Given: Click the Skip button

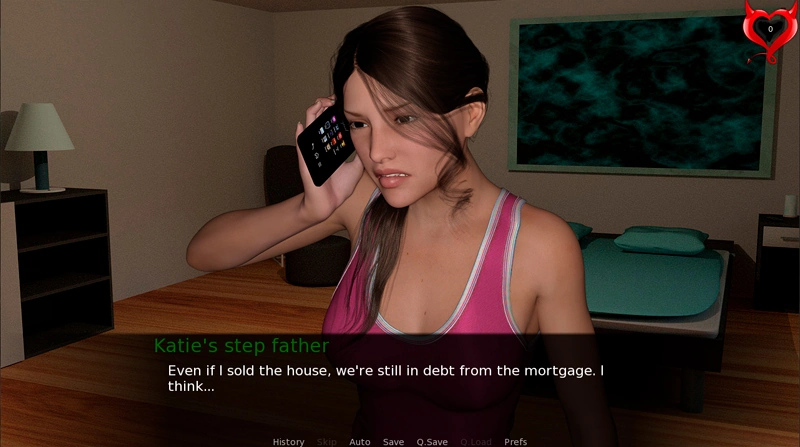Looking at the screenshot, I should (326, 441).
